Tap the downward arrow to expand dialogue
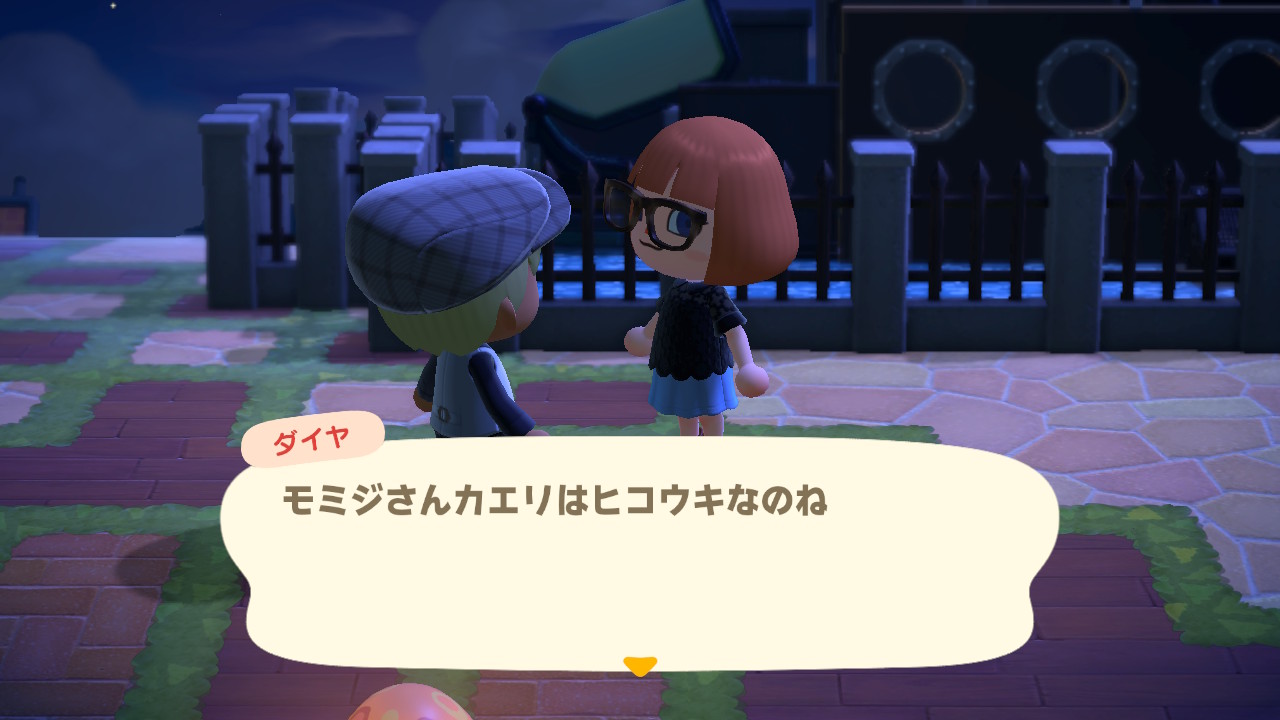This screenshot has width=1280, height=720. click(x=640, y=663)
